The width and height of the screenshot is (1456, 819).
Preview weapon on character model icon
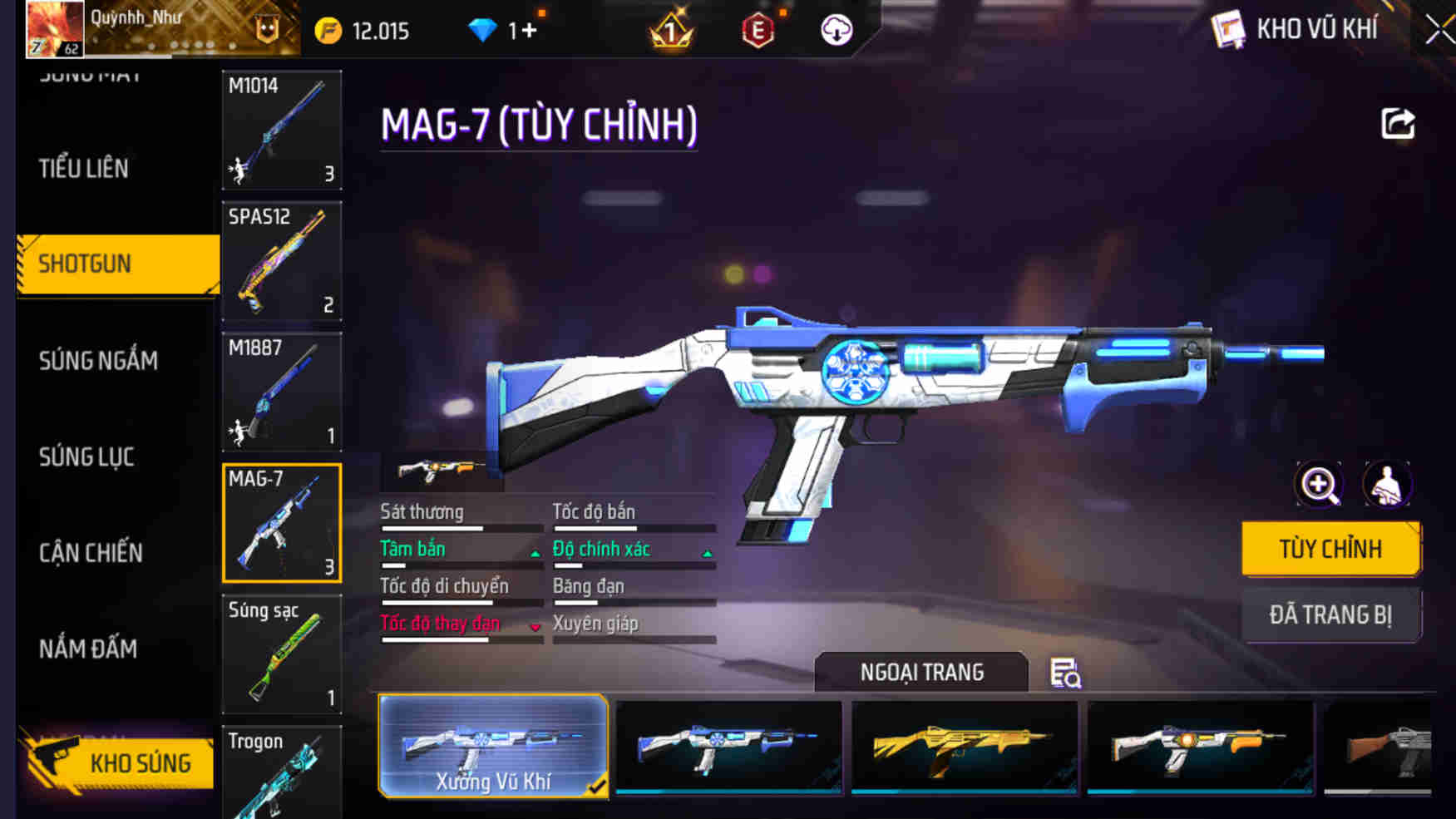[1387, 485]
